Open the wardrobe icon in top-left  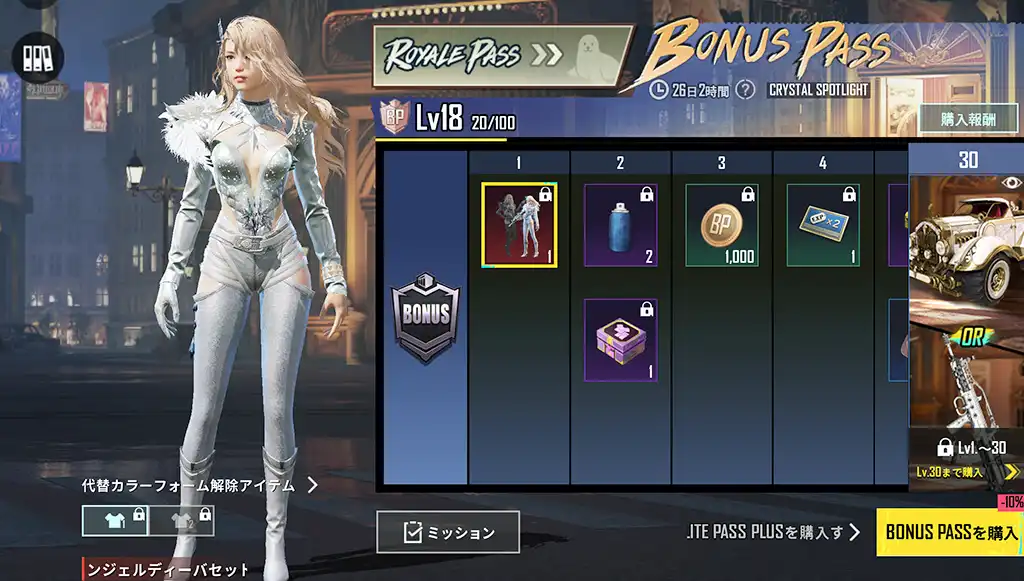click(37, 56)
